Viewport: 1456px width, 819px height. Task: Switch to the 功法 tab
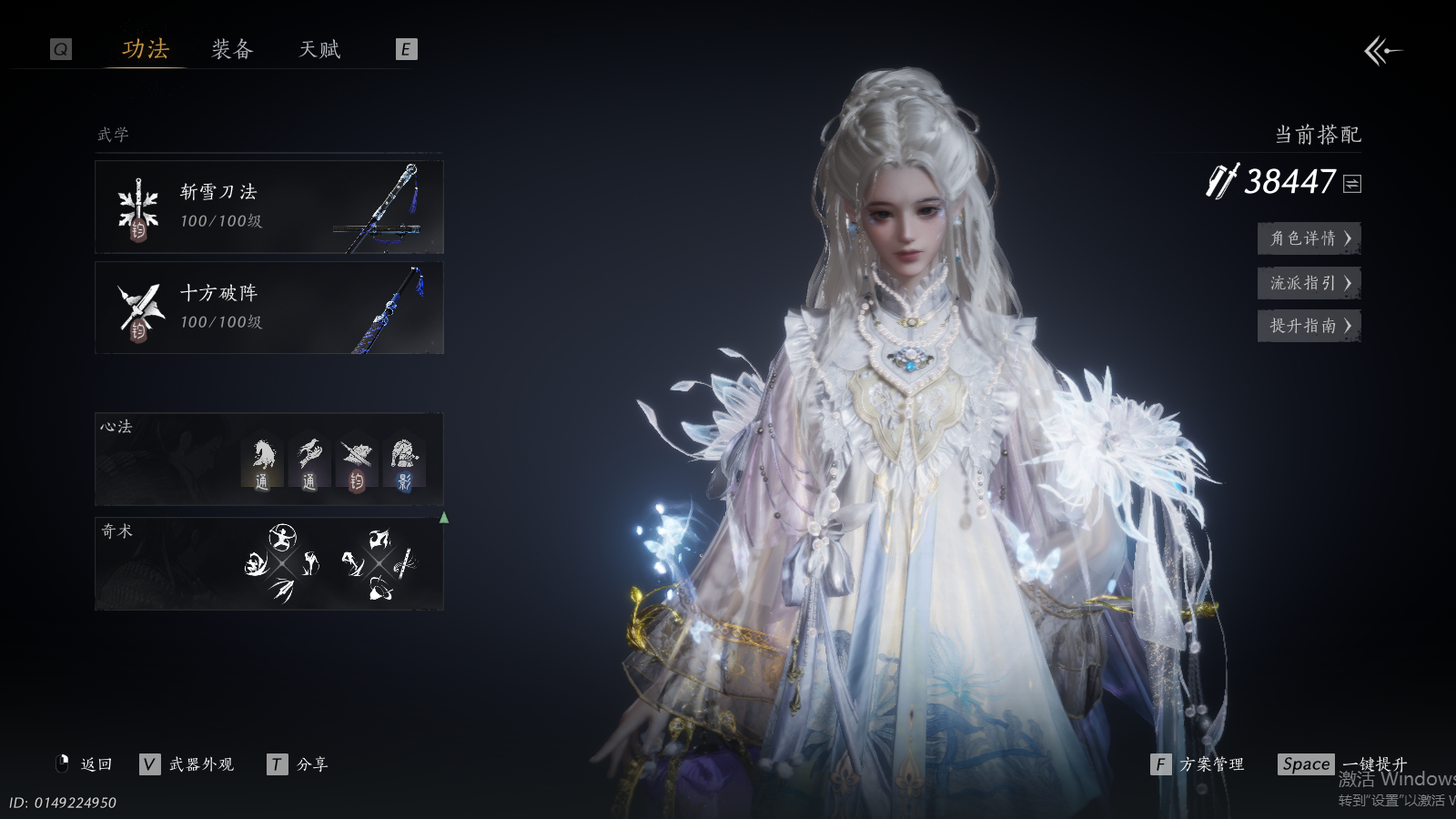pos(146,49)
